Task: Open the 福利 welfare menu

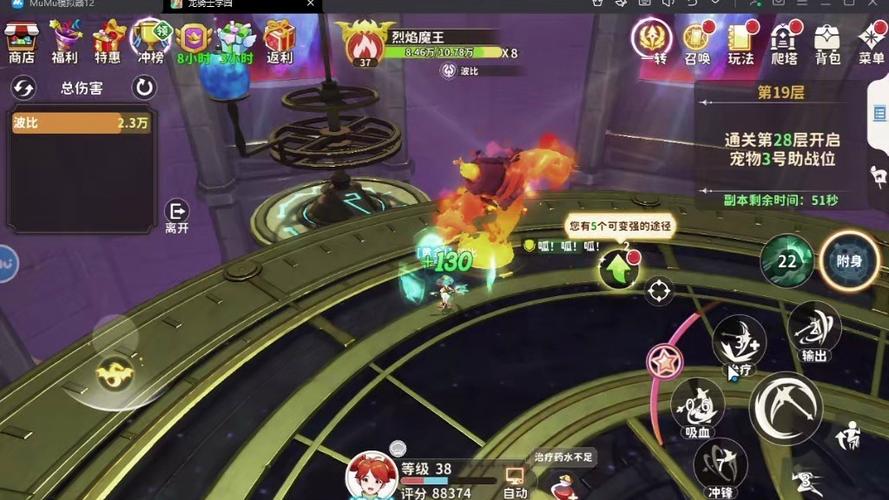Action: coord(65,40)
